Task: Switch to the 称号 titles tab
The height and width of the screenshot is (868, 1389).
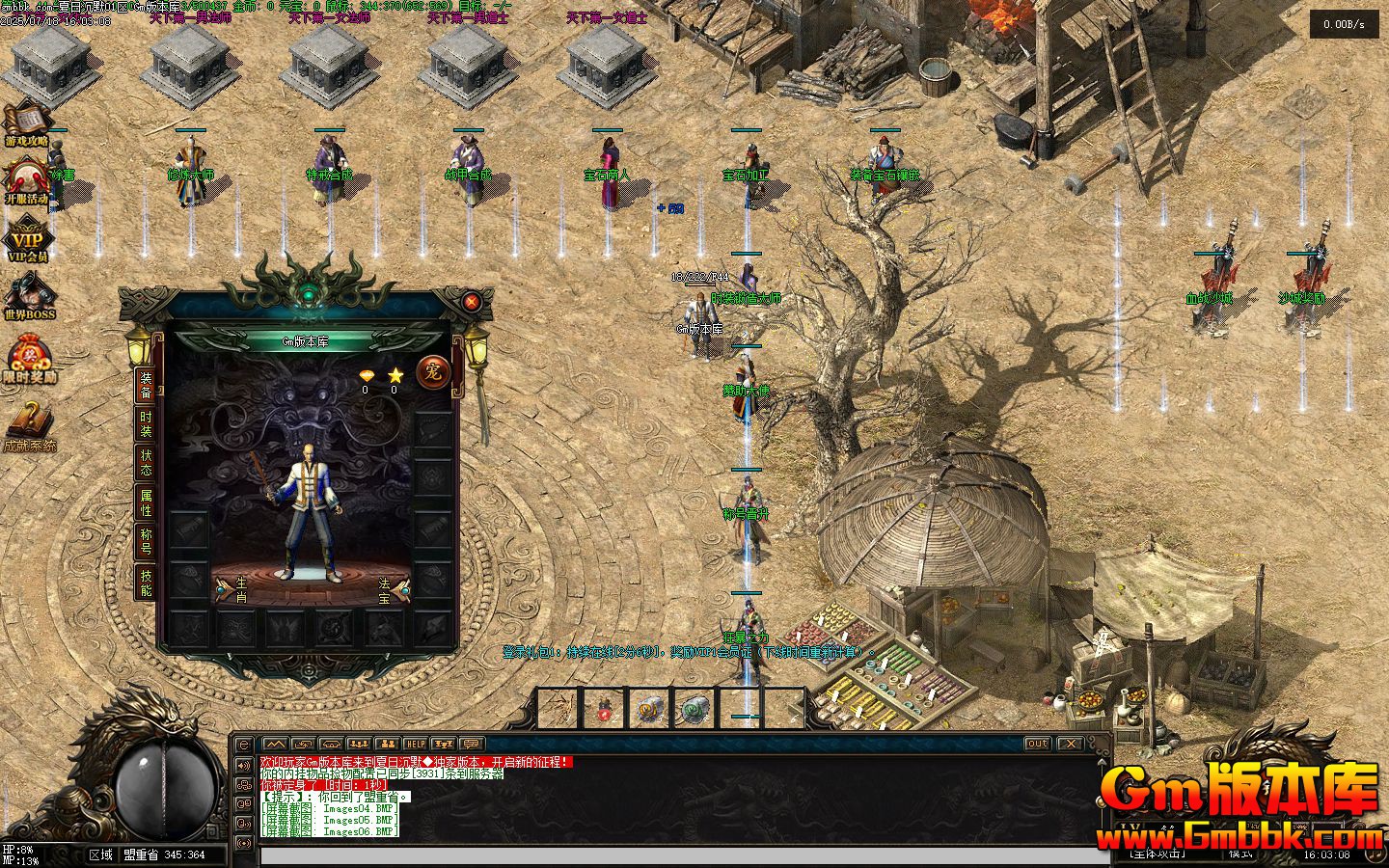Action: (146, 541)
